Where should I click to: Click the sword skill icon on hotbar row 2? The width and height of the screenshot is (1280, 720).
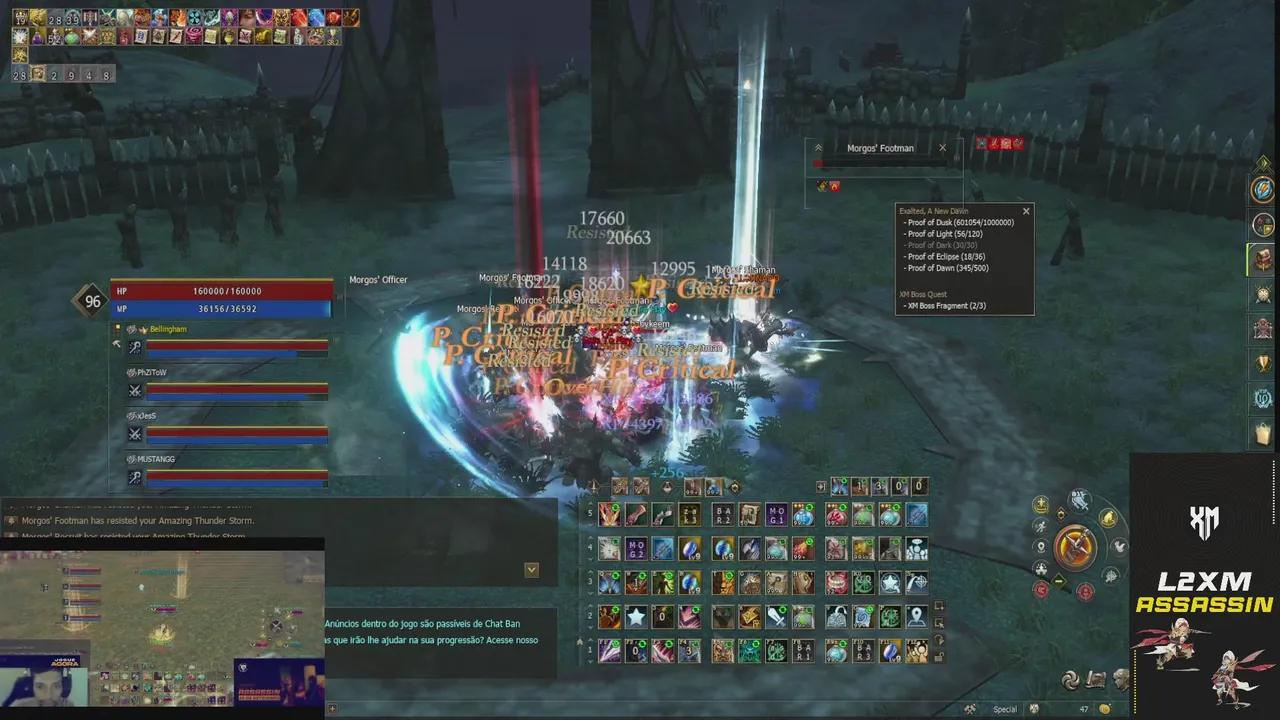coord(779,615)
